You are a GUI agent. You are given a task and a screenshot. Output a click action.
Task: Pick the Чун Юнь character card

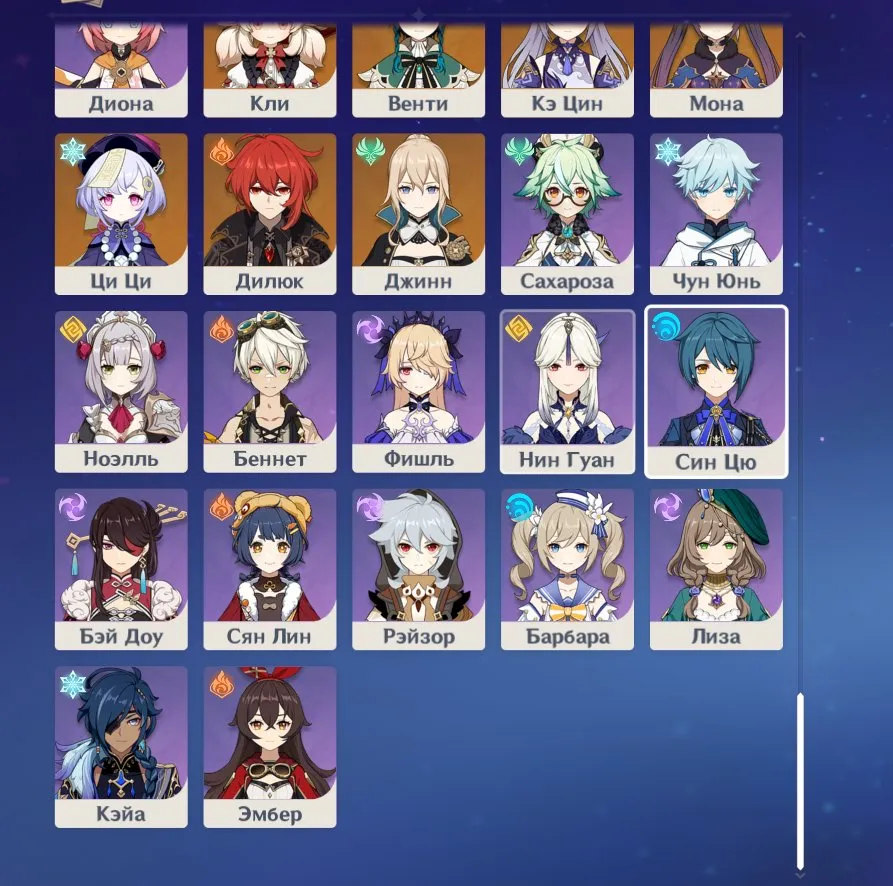pos(716,214)
